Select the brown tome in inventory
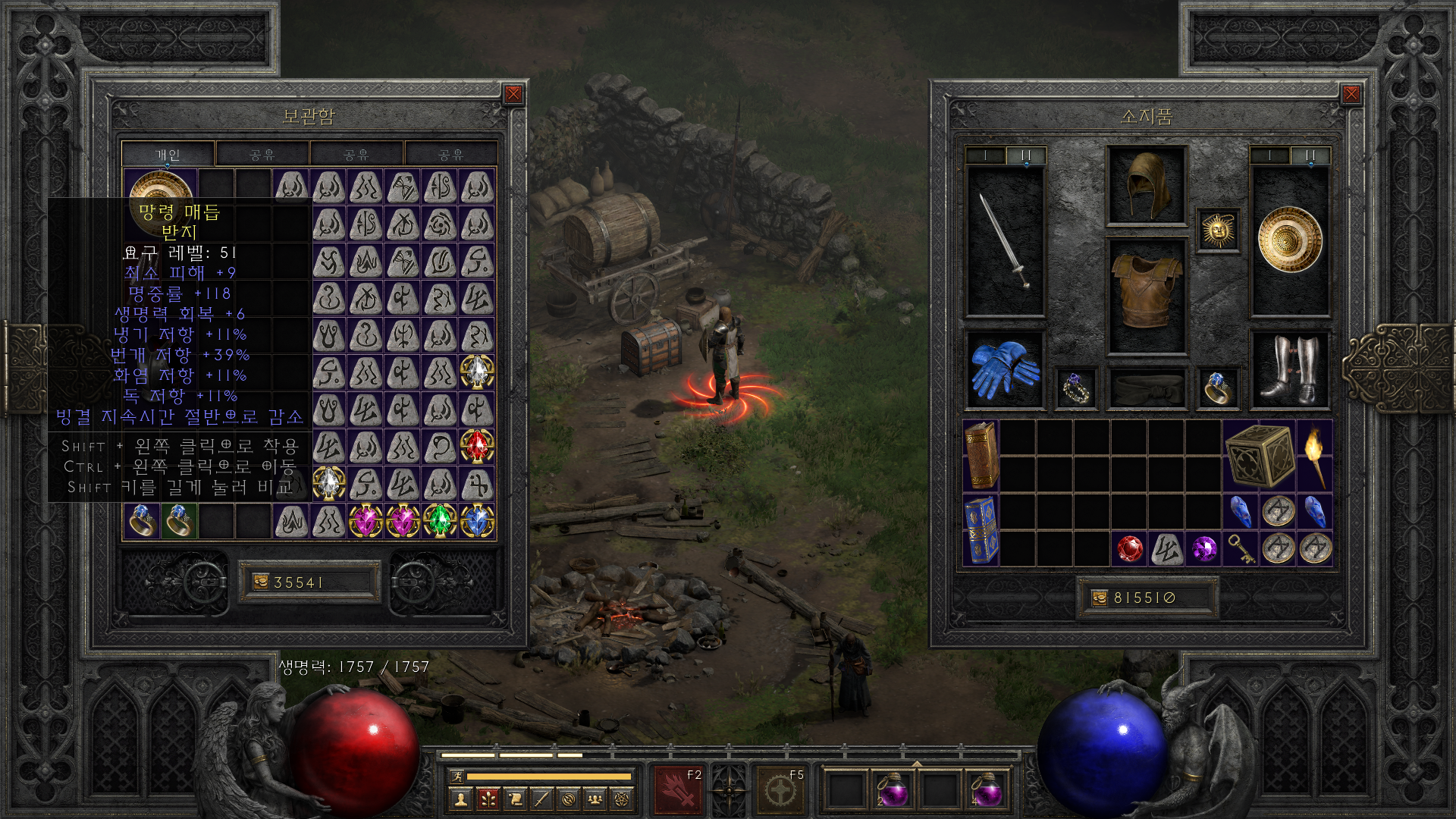The image size is (1456, 819). tap(981, 456)
